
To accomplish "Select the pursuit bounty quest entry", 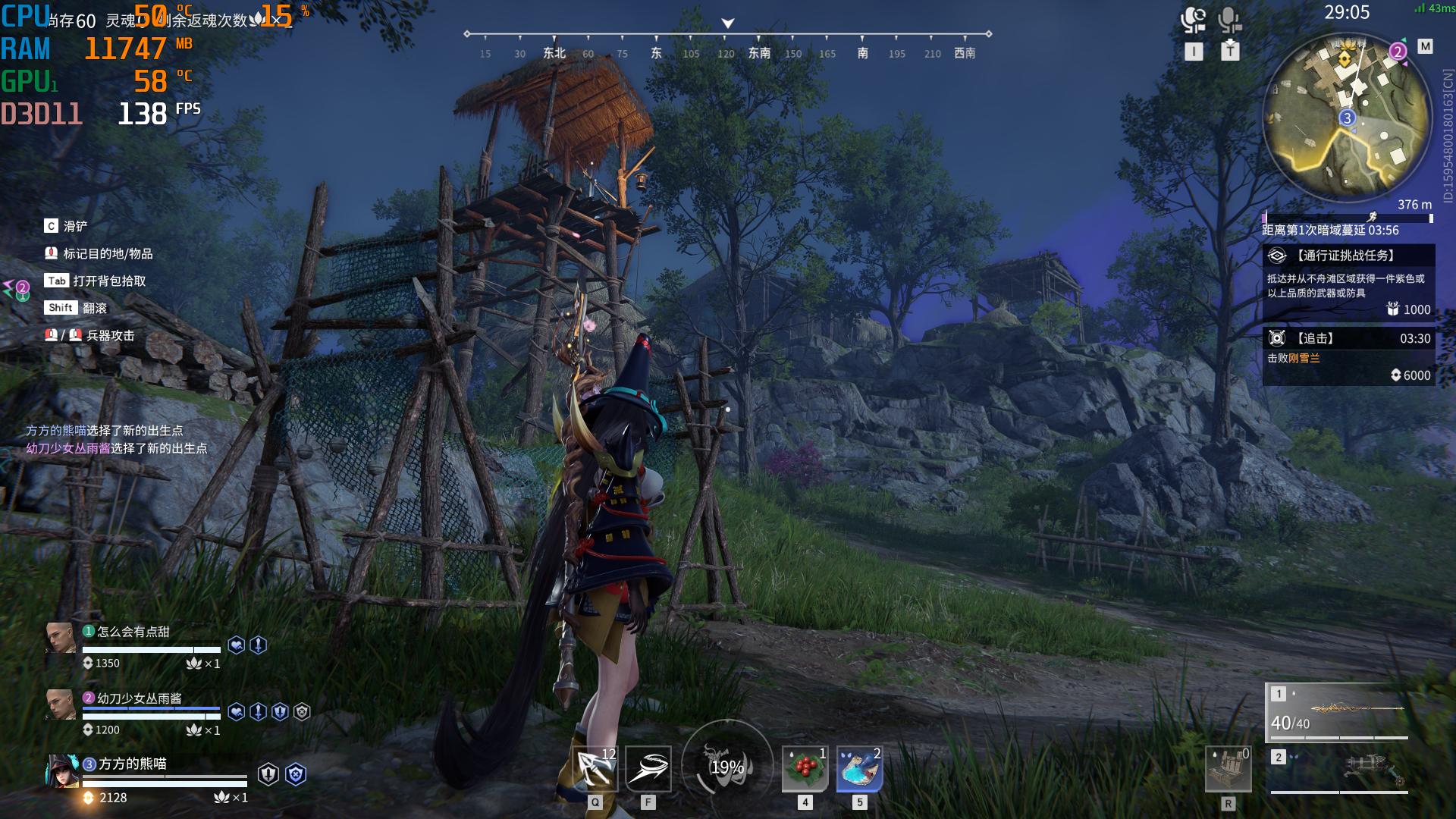I will (1348, 356).
